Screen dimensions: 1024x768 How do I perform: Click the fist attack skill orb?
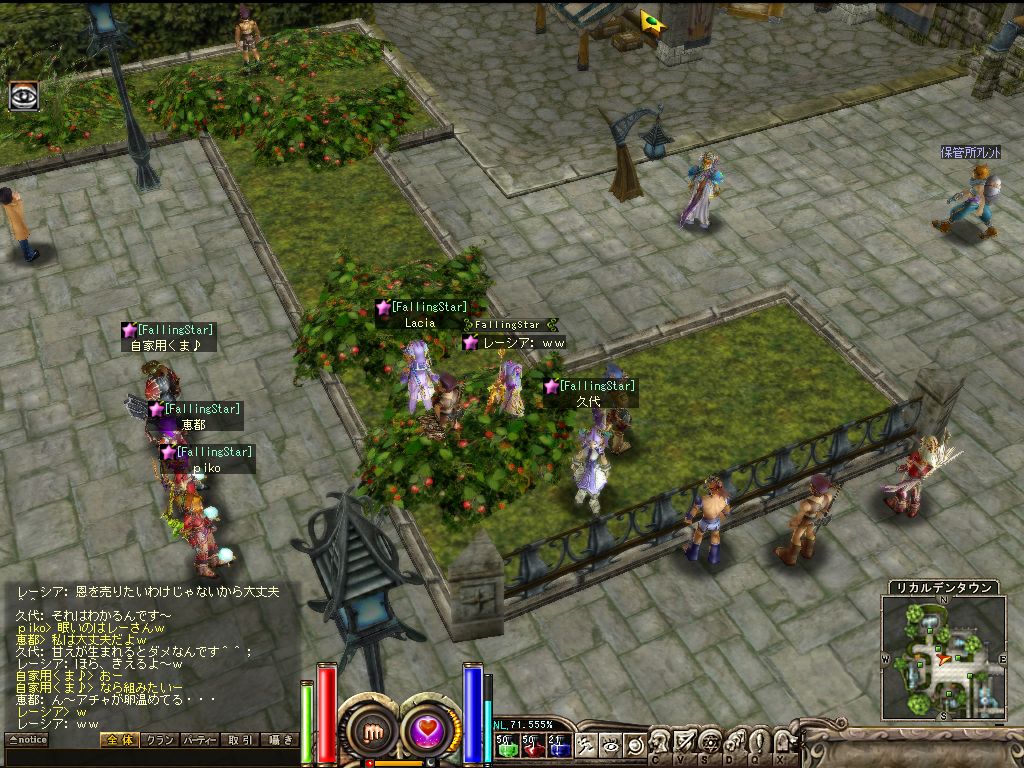tap(374, 731)
